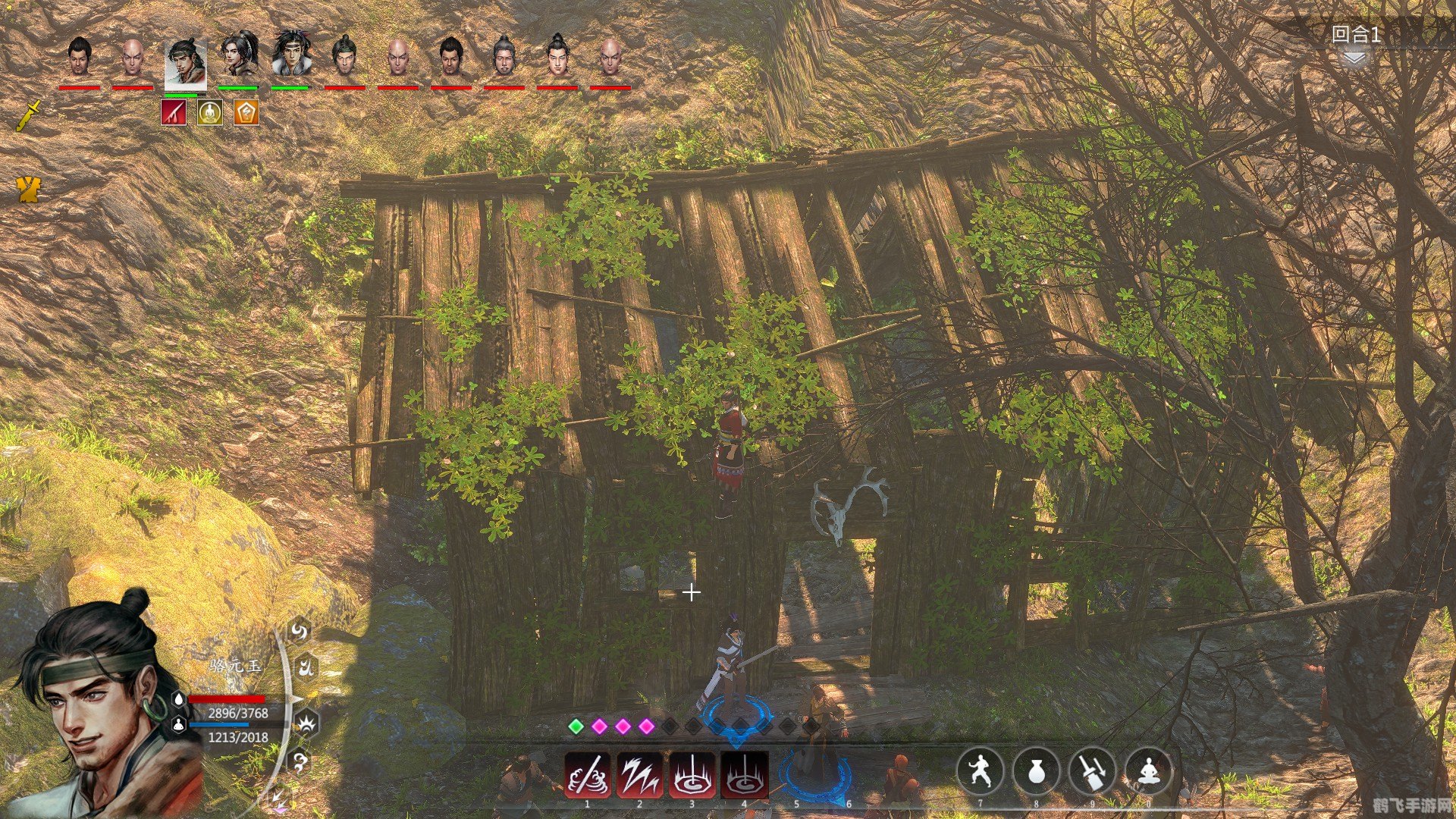This screenshot has width=1456, height=819.
Task: Select the sunburst hexagon beside portrait
Action: pos(307,724)
